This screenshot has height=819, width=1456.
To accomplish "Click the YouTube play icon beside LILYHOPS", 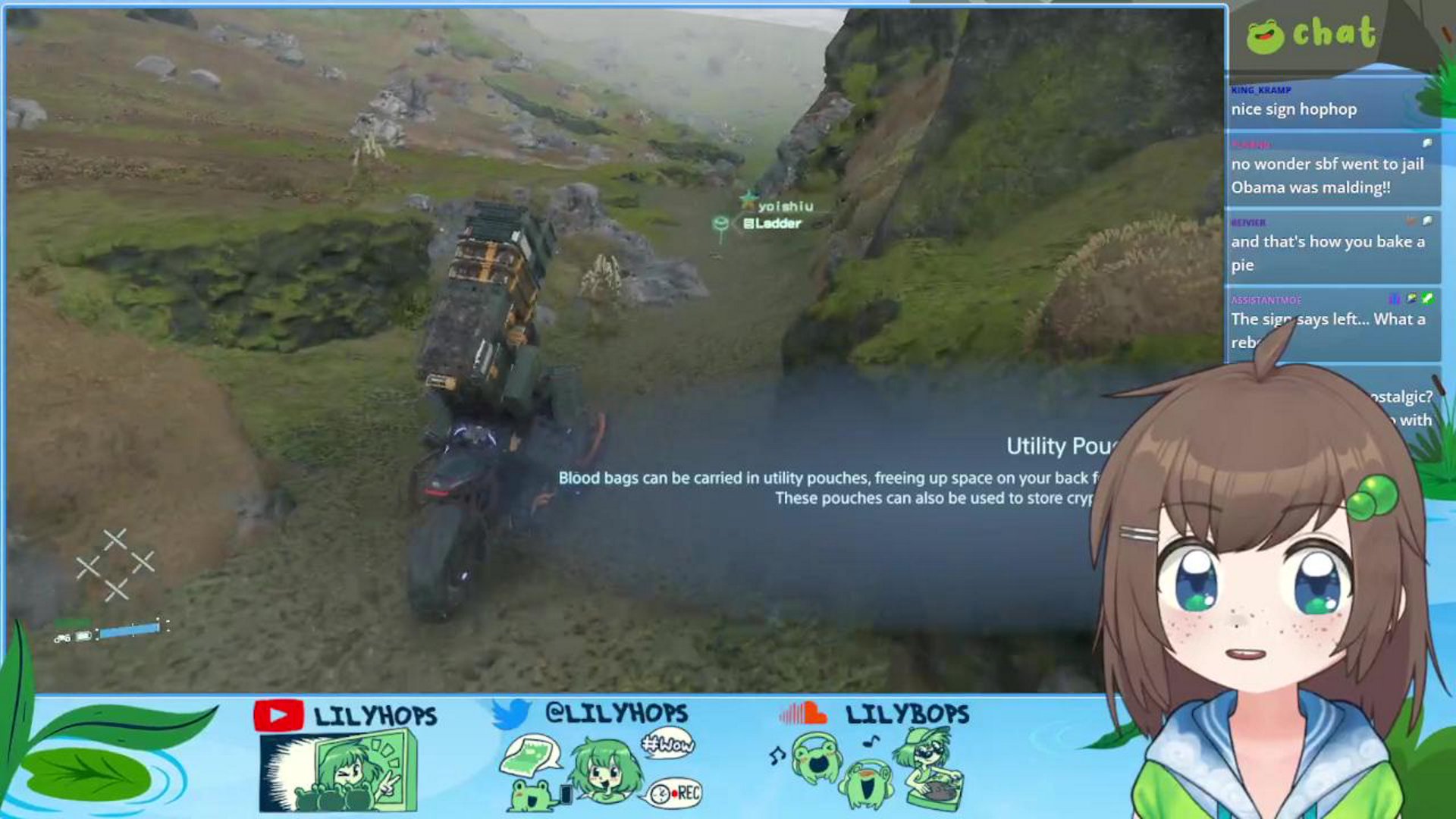I will point(281,714).
